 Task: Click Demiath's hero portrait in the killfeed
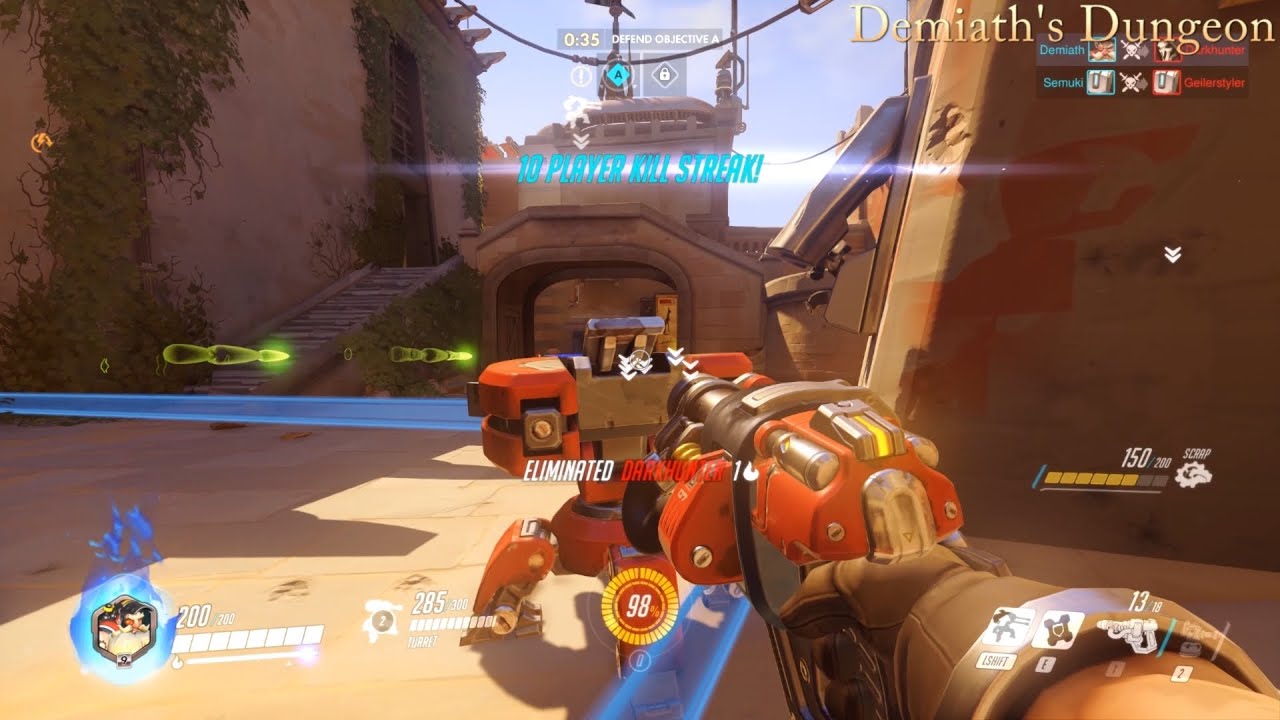point(1102,51)
